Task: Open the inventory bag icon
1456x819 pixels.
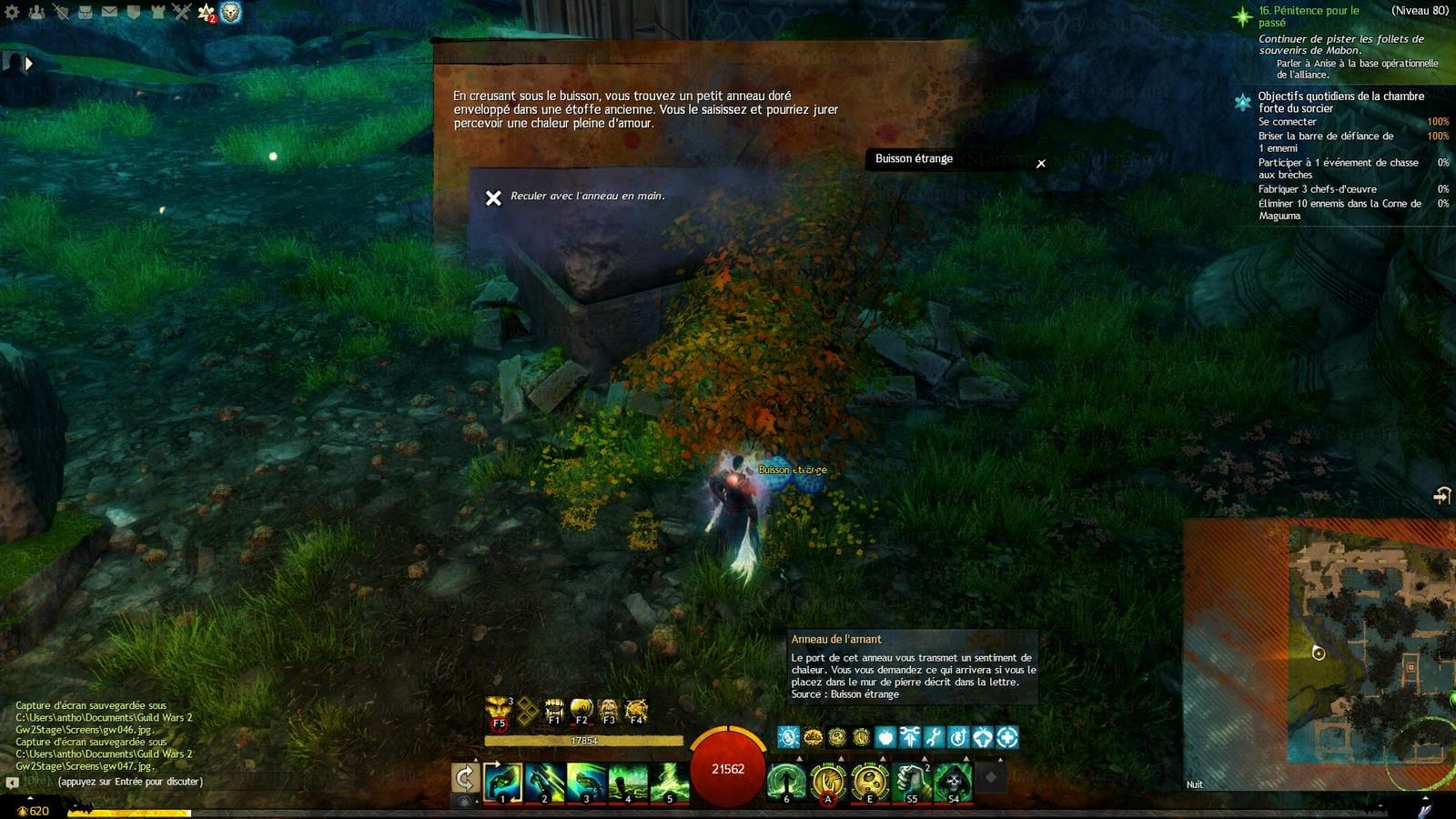Action: click(86, 12)
